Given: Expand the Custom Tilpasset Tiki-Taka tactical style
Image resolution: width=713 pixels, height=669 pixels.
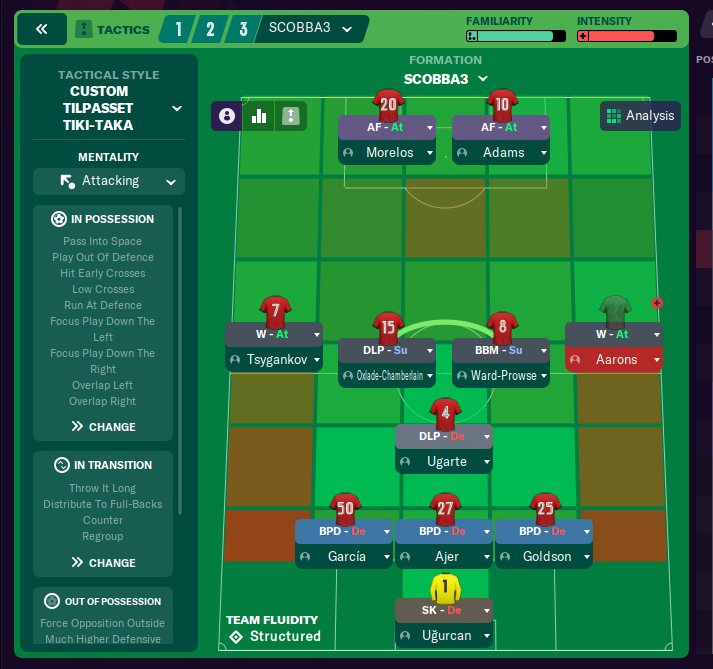Looking at the screenshot, I should coord(177,108).
